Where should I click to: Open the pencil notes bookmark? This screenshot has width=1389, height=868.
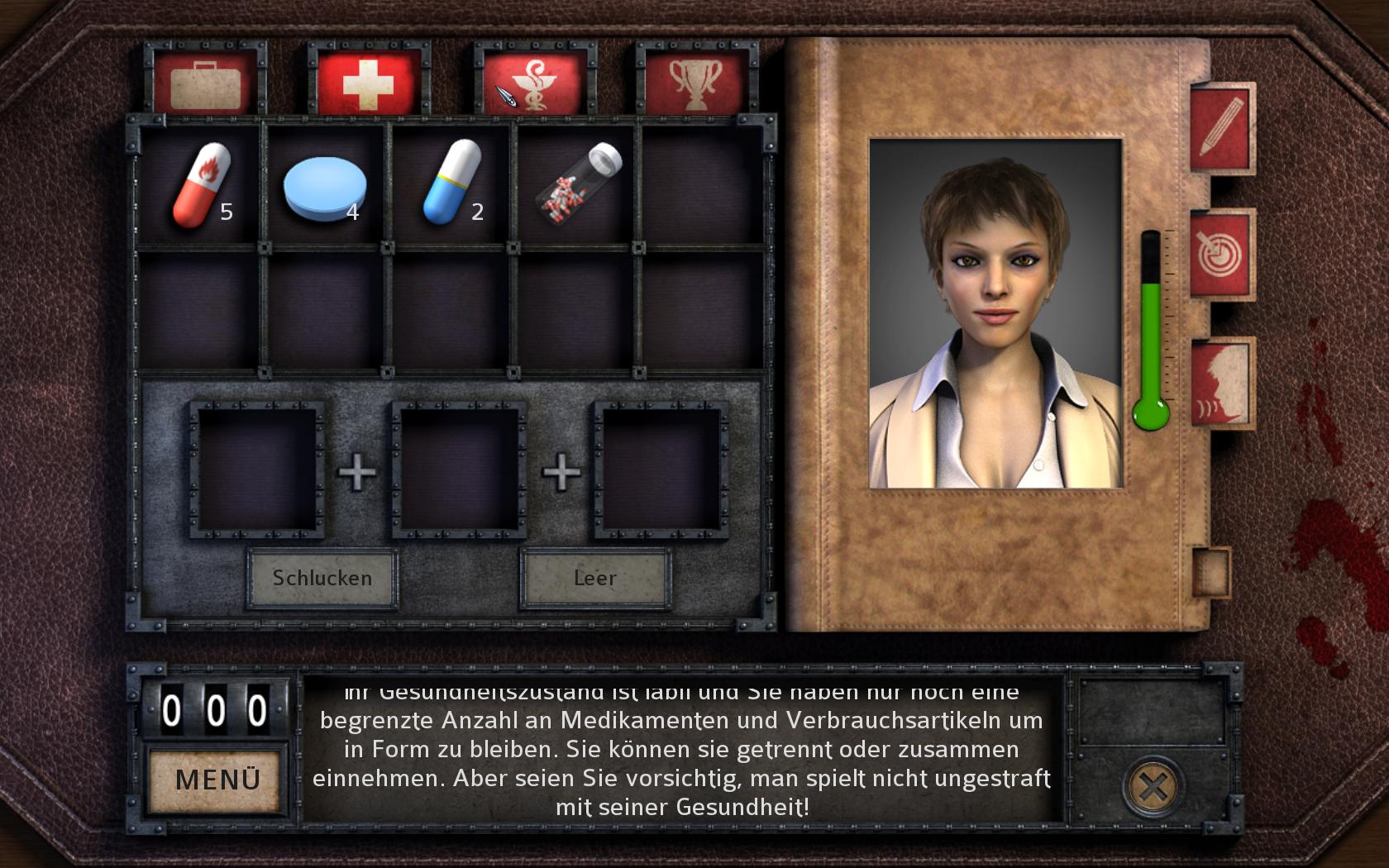[1222, 128]
